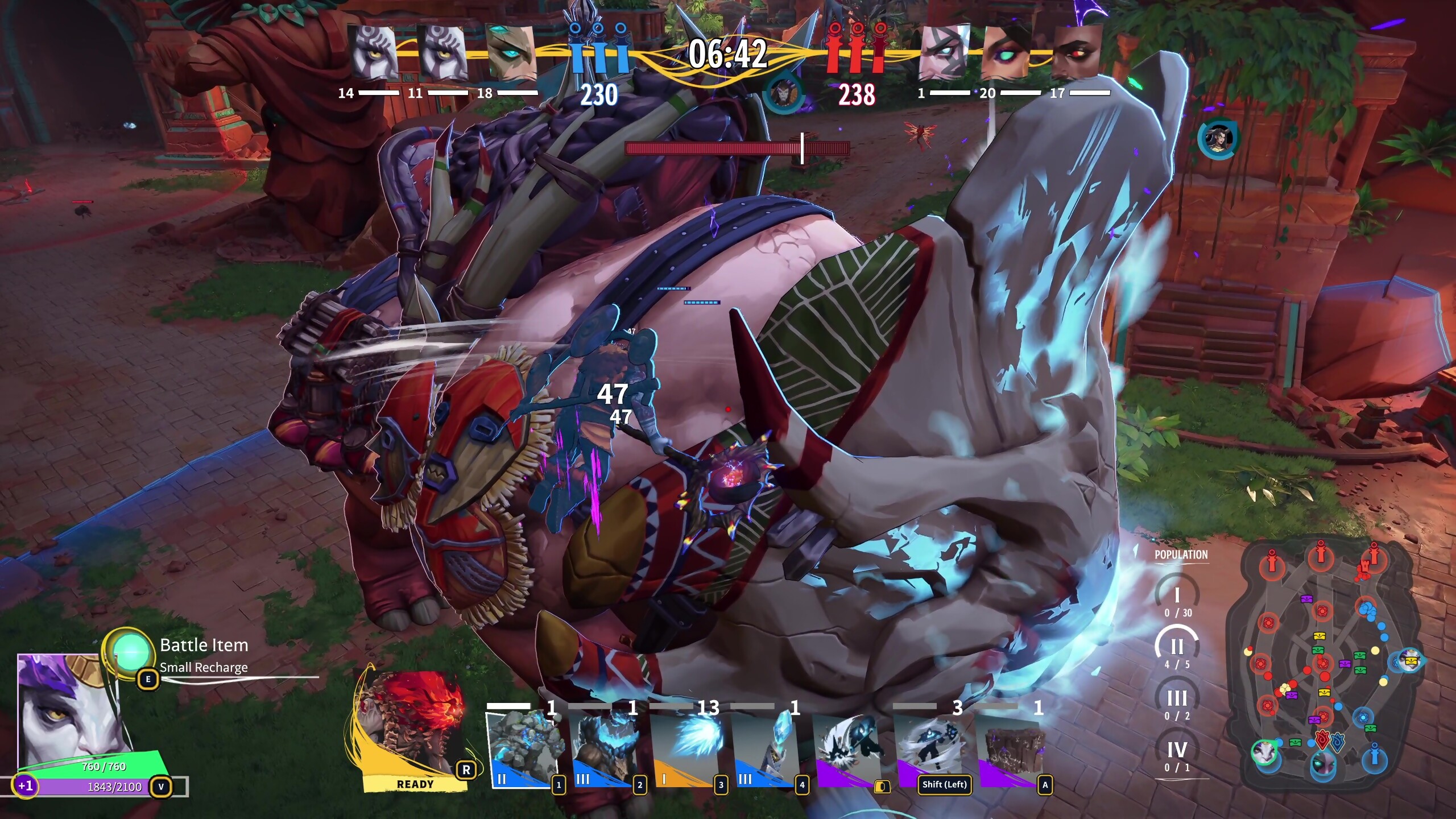Select tier I population gauge
Image resolution: width=1456 pixels, height=819 pixels.
pyautogui.click(x=1177, y=597)
